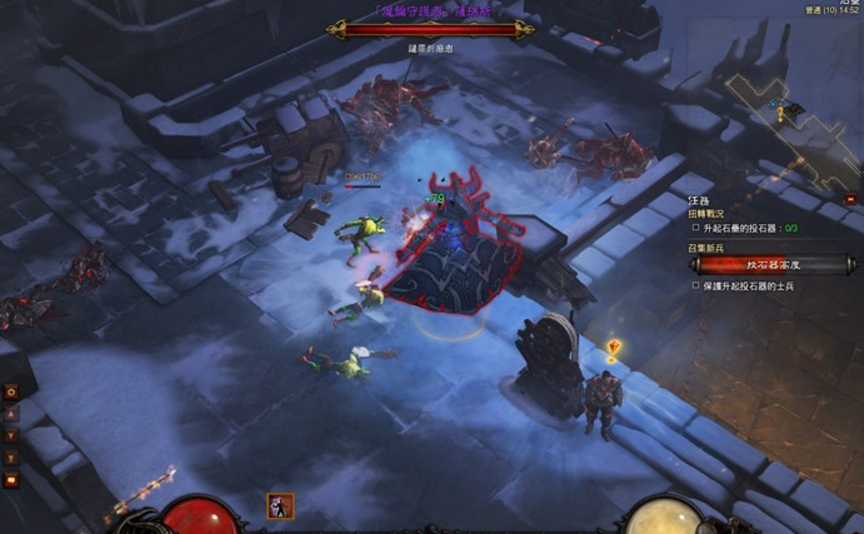Select the 升起石壘的投石器 quest objective
This screenshot has width=864, height=534.
click(x=745, y=227)
